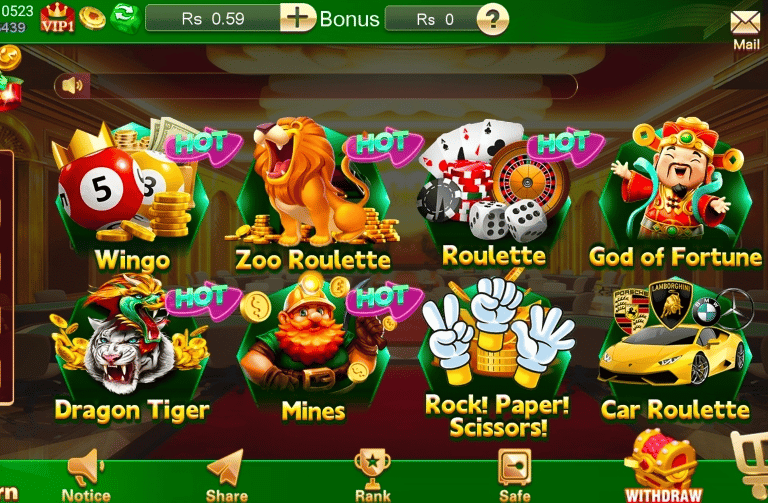This screenshot has height=503, width=768.
Task: Click the gold coins icon in top bar
Action: 92,17
